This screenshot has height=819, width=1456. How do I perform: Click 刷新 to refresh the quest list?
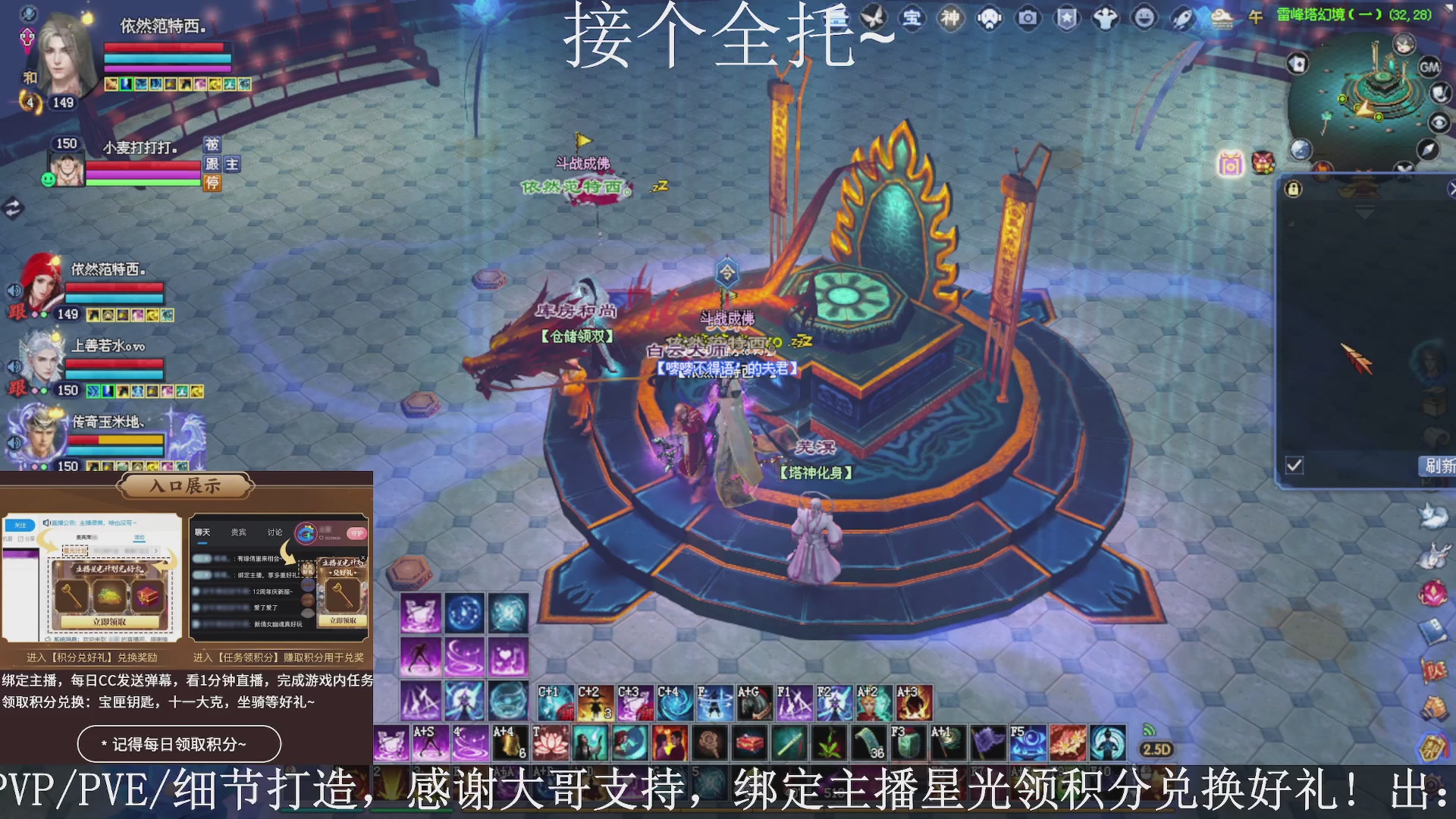1439,466
